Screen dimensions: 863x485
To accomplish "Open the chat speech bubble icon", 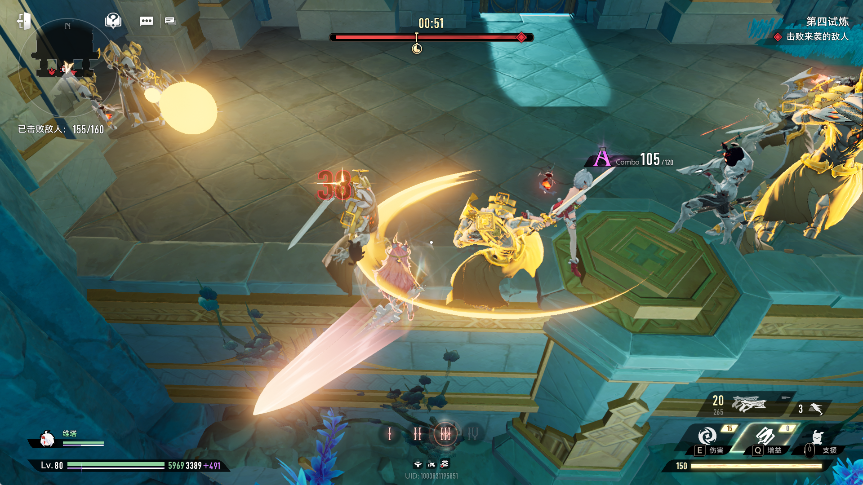I will 146,20.
